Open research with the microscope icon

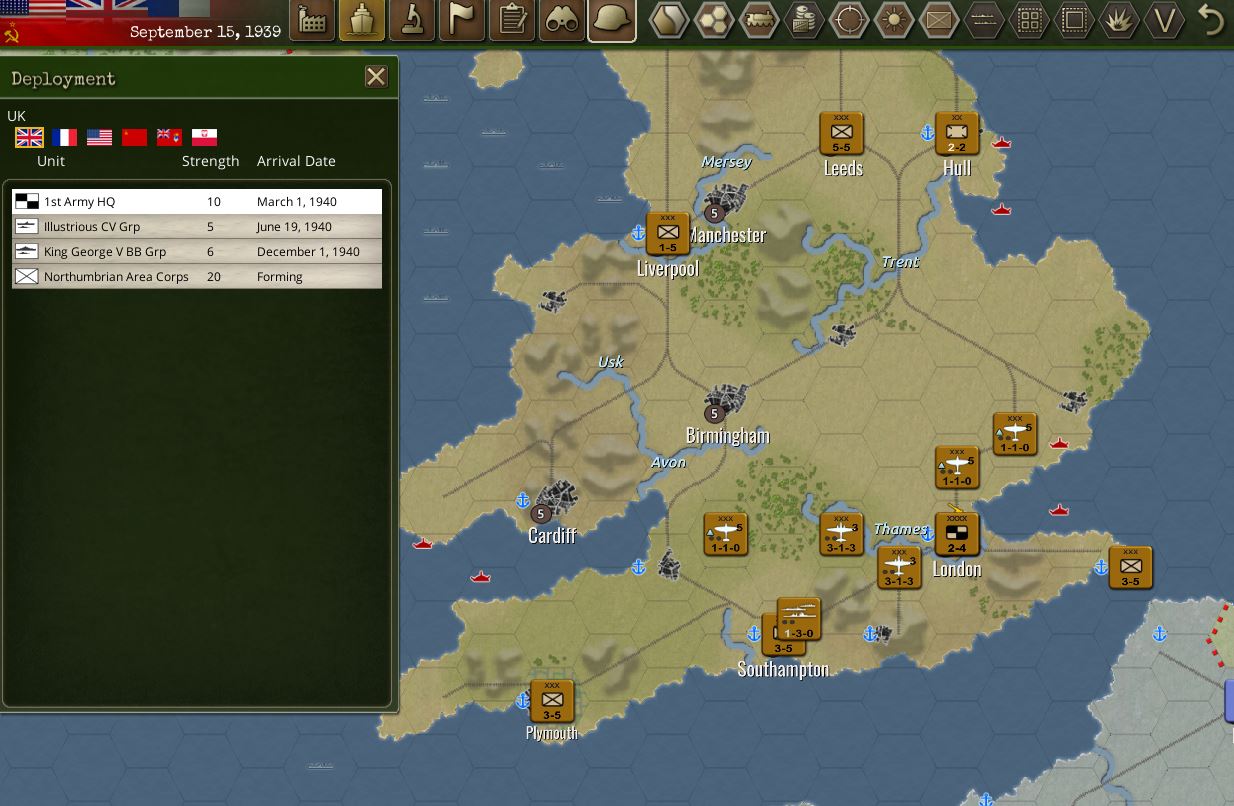[412, 20]
